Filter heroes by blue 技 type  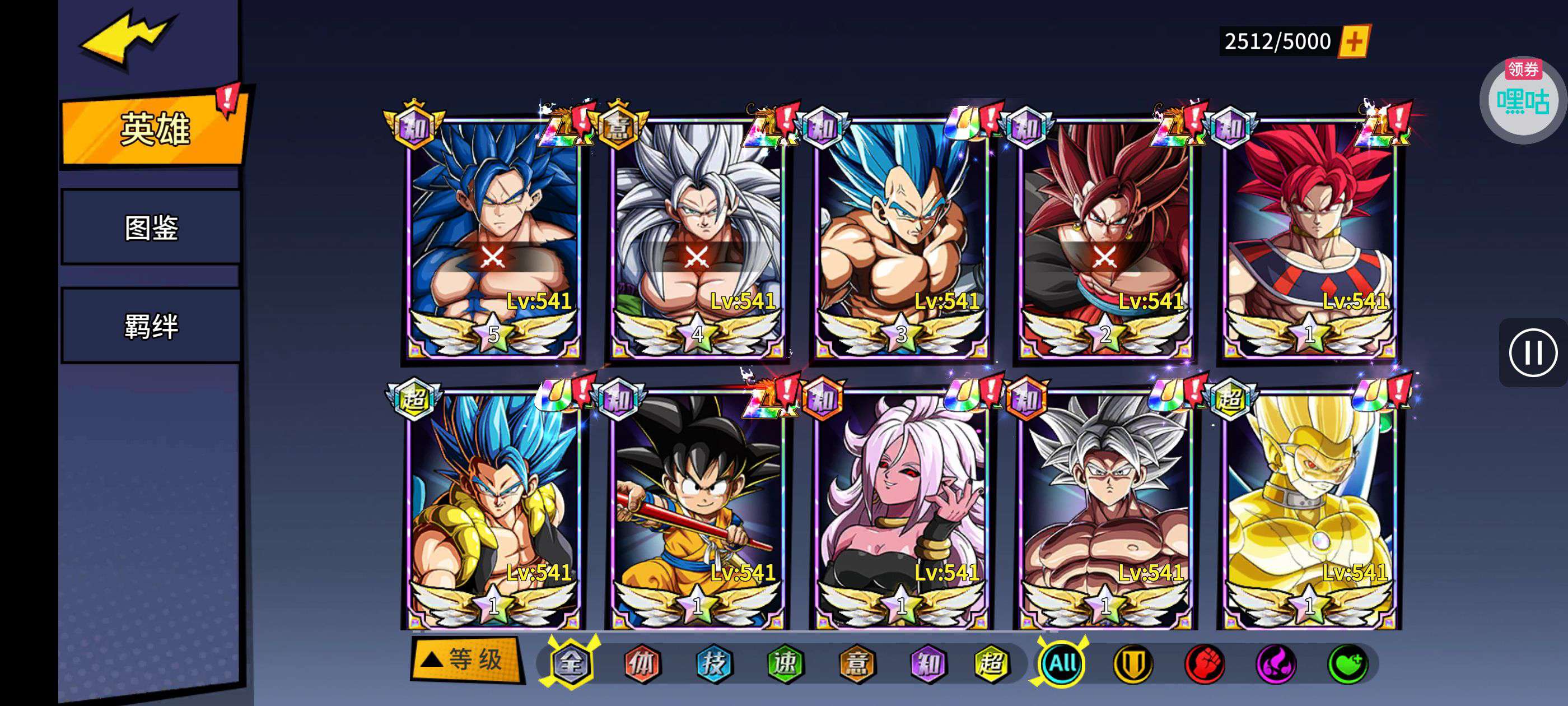click(713, 663)
